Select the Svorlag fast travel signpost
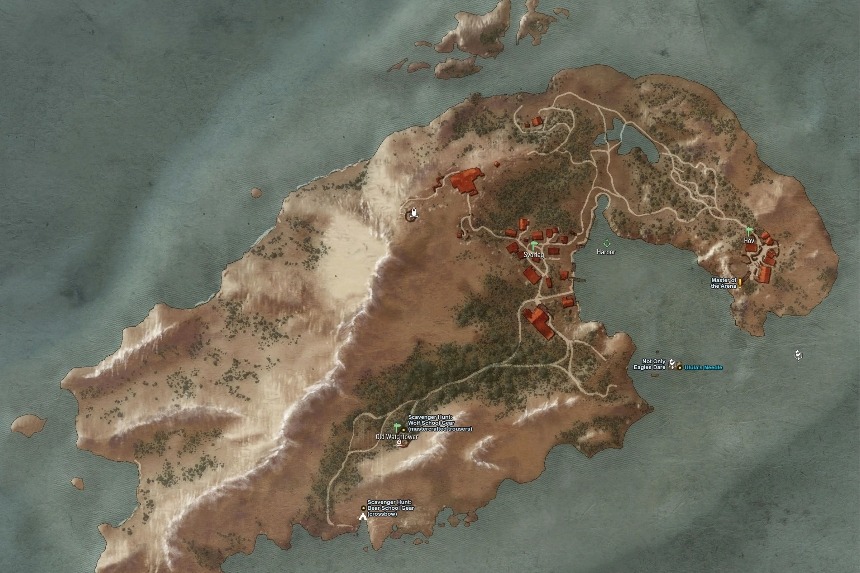Viewport: 860px width, 573px height. [x=533, y=245]
